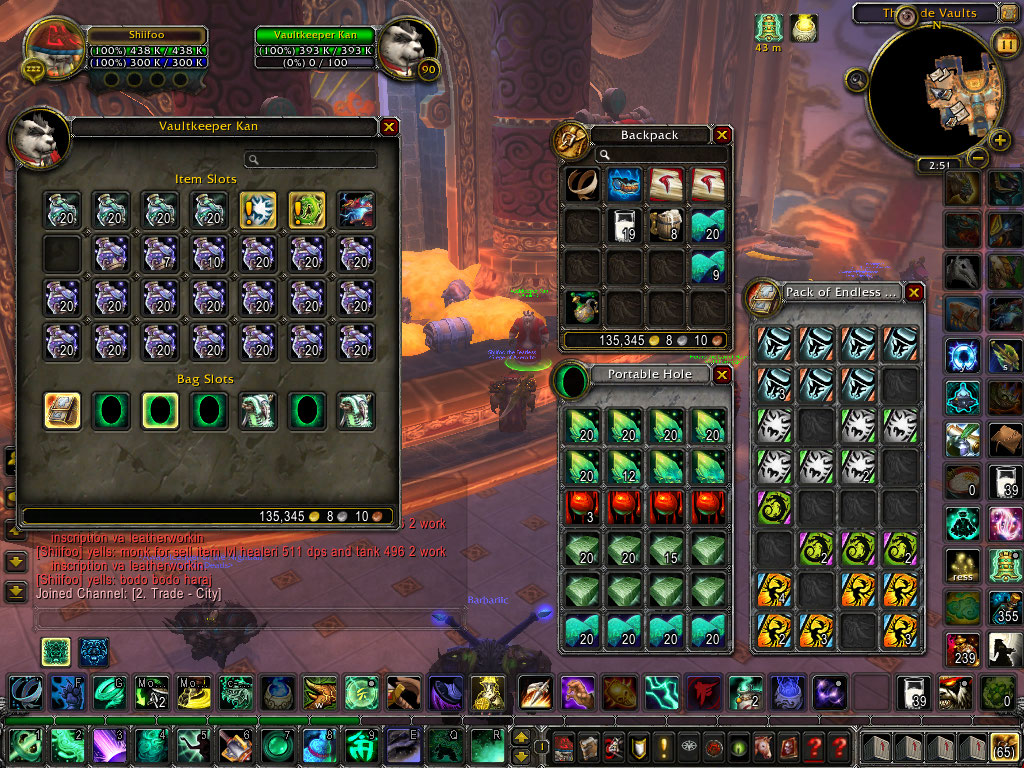Screen dimensions: 1024x768
Task: Close the Backpack window
Action: point(721,135)
